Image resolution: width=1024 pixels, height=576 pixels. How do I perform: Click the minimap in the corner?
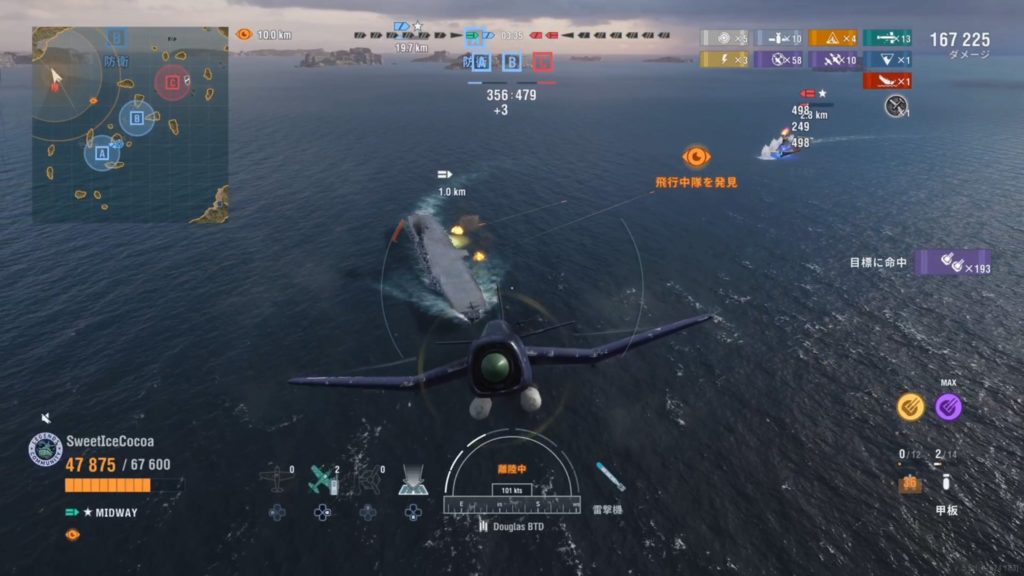[x=130, y=124]
